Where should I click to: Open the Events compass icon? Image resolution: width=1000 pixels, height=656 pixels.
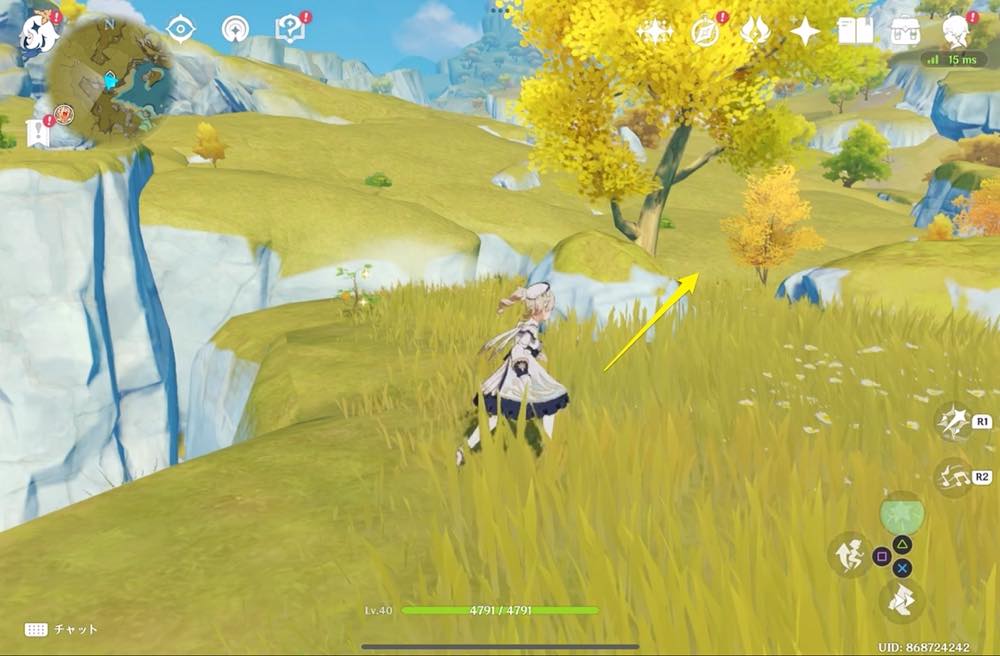705,32
